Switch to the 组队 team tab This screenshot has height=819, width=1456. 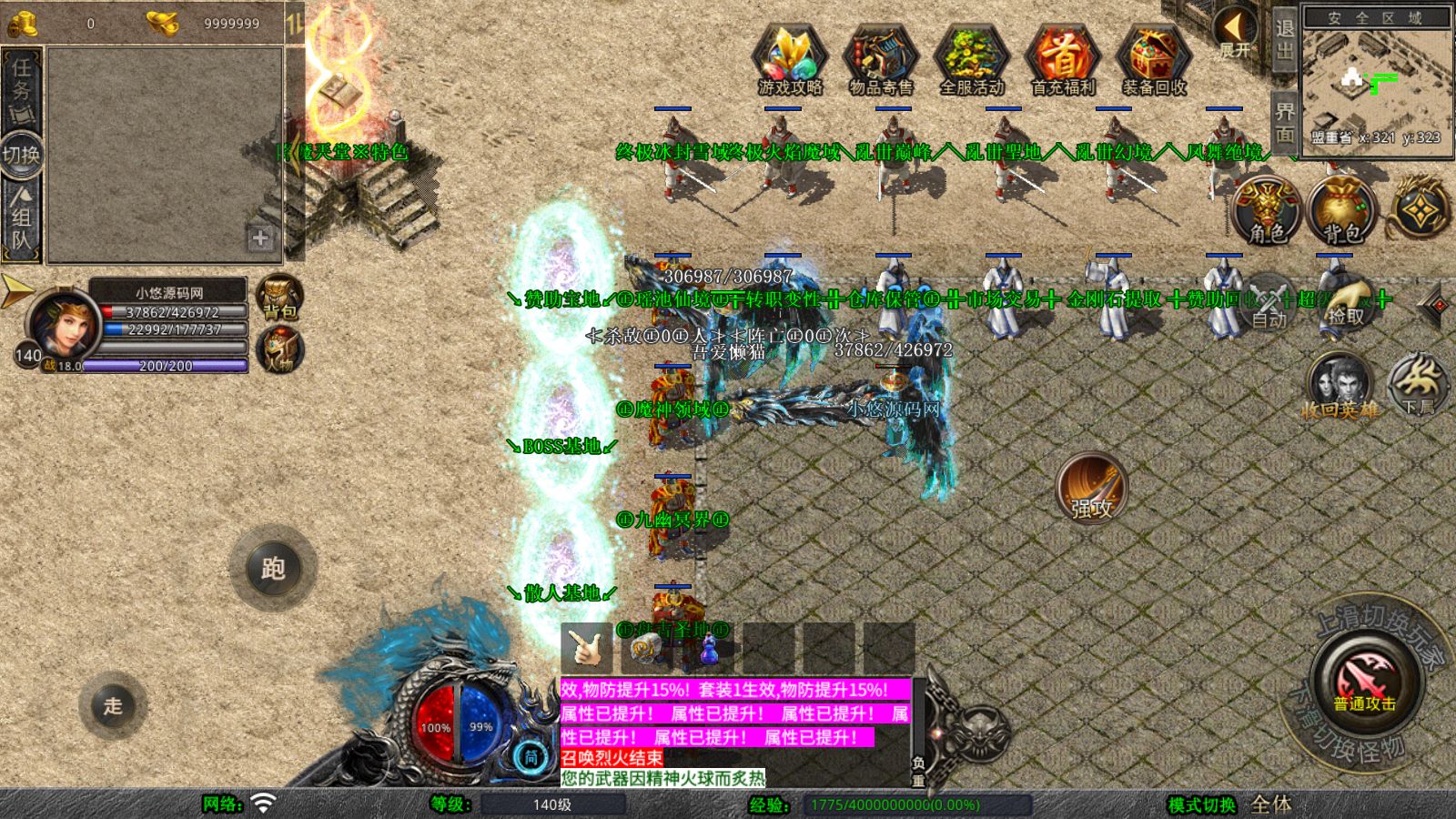tap(21, 218)
